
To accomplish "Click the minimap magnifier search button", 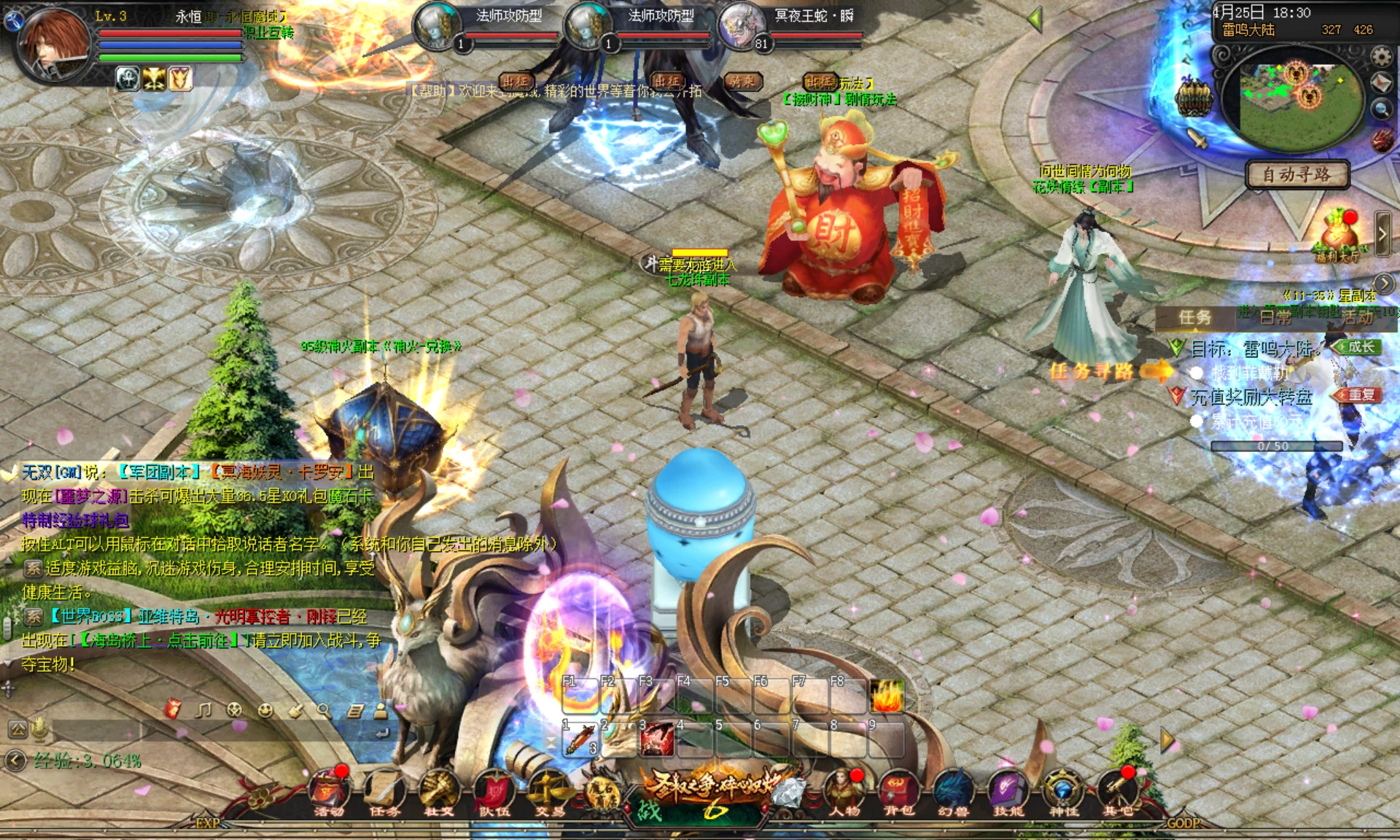I will tap(1381, 109).
